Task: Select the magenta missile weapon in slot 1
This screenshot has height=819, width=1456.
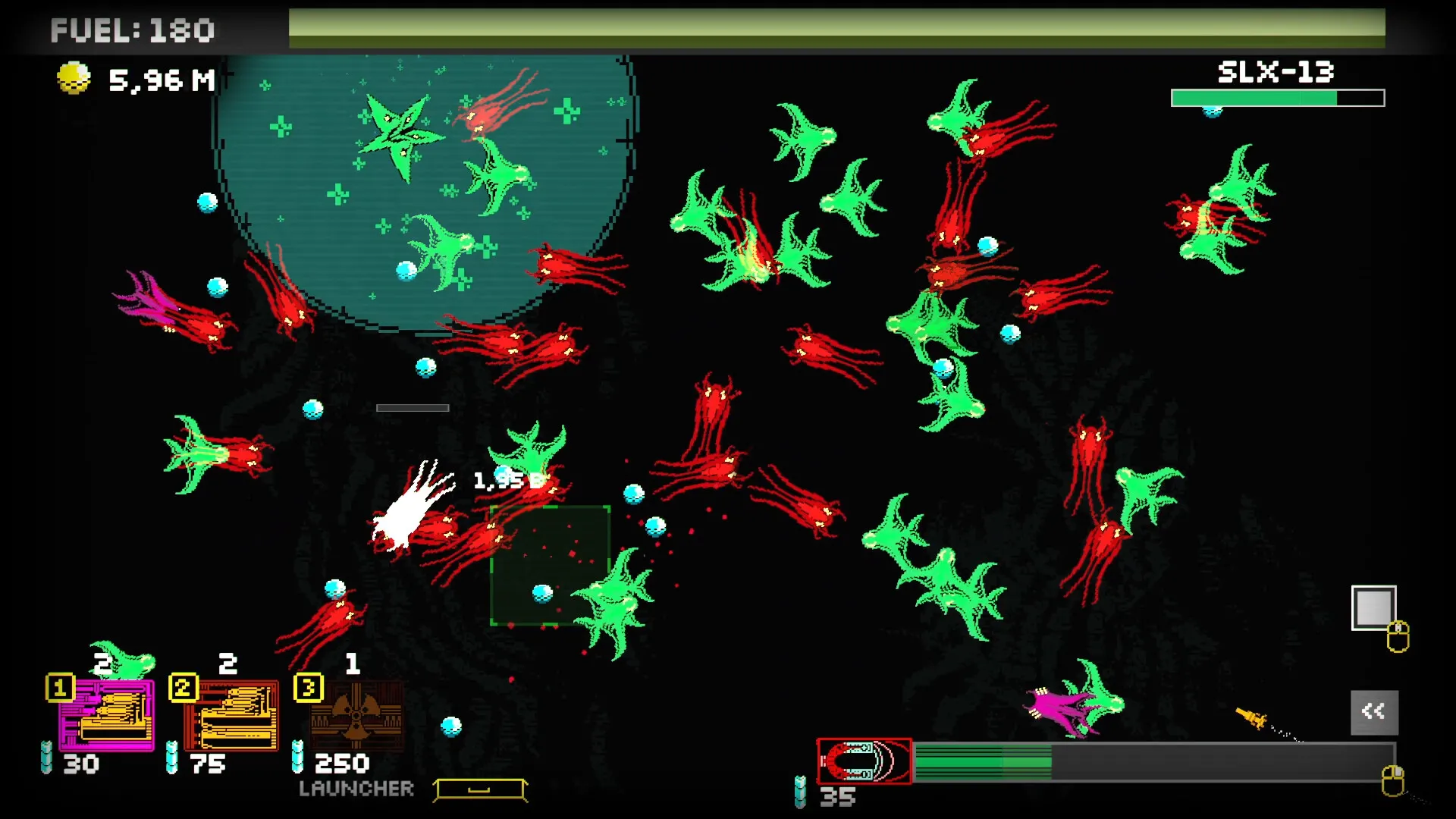Action: pyautogui.click(x=107, y=714)
